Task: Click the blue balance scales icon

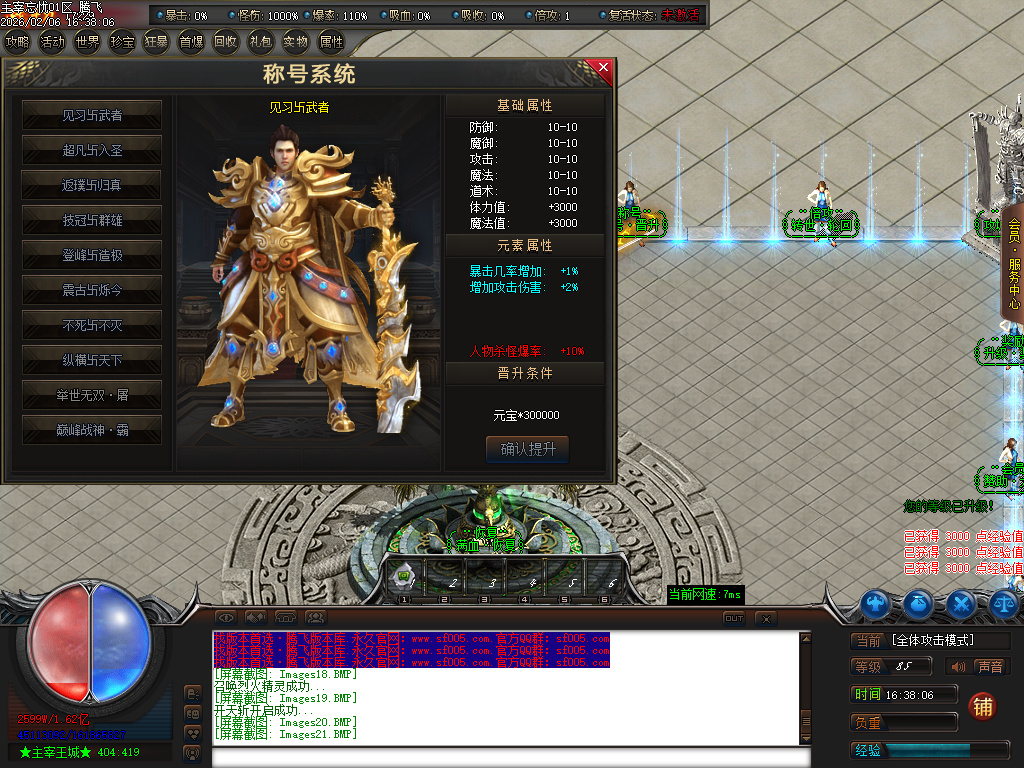Action: [1003, 603]
